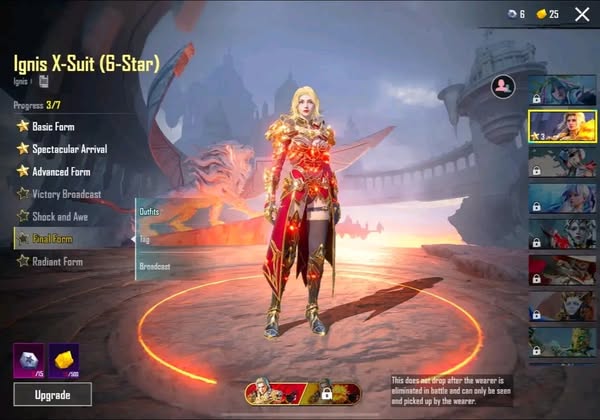Open the Victory Broadcast stage

click(67, 193)
